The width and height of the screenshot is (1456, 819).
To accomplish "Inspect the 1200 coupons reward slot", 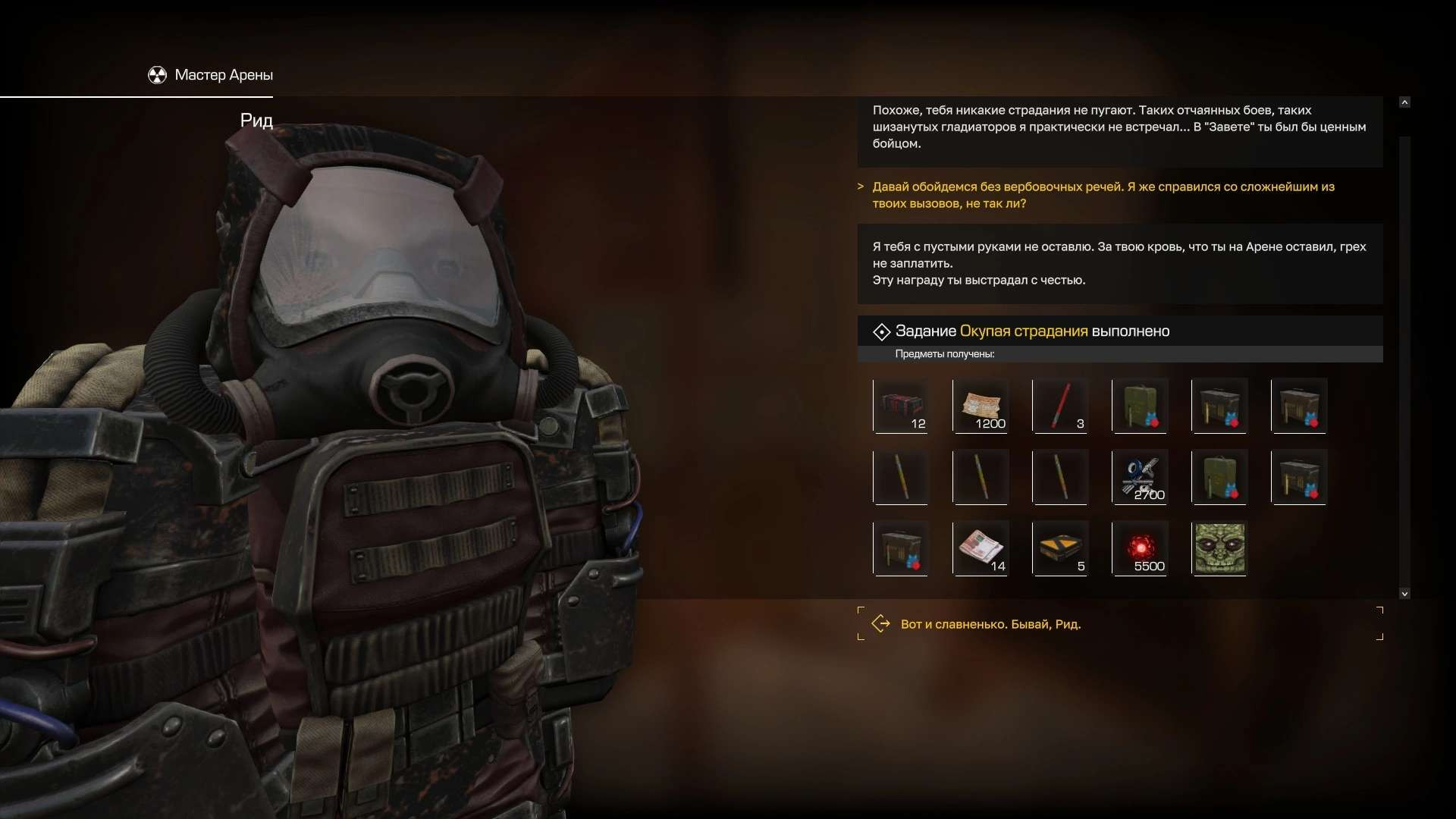I will pyautogui.click(x=980, y=406).
